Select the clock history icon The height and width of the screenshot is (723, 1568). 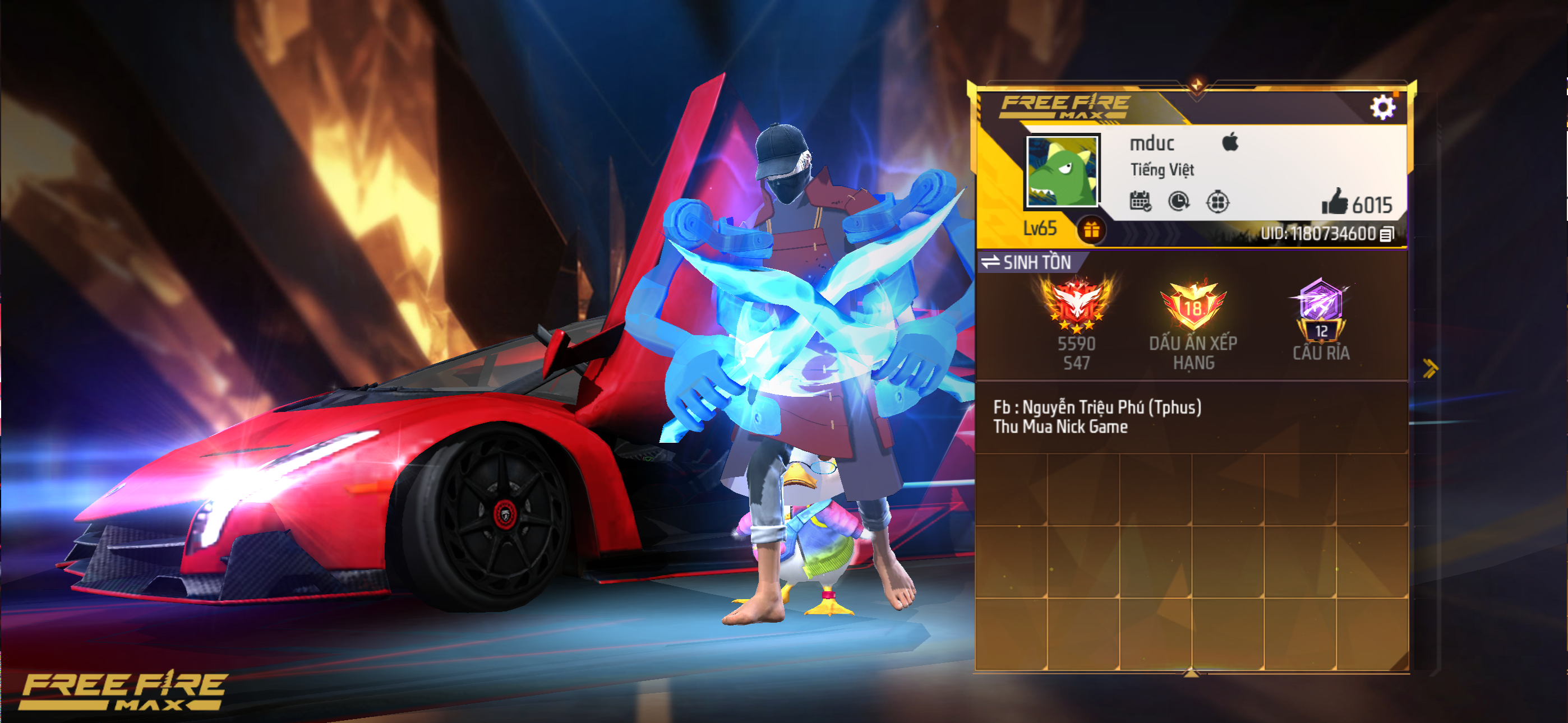1178,201
